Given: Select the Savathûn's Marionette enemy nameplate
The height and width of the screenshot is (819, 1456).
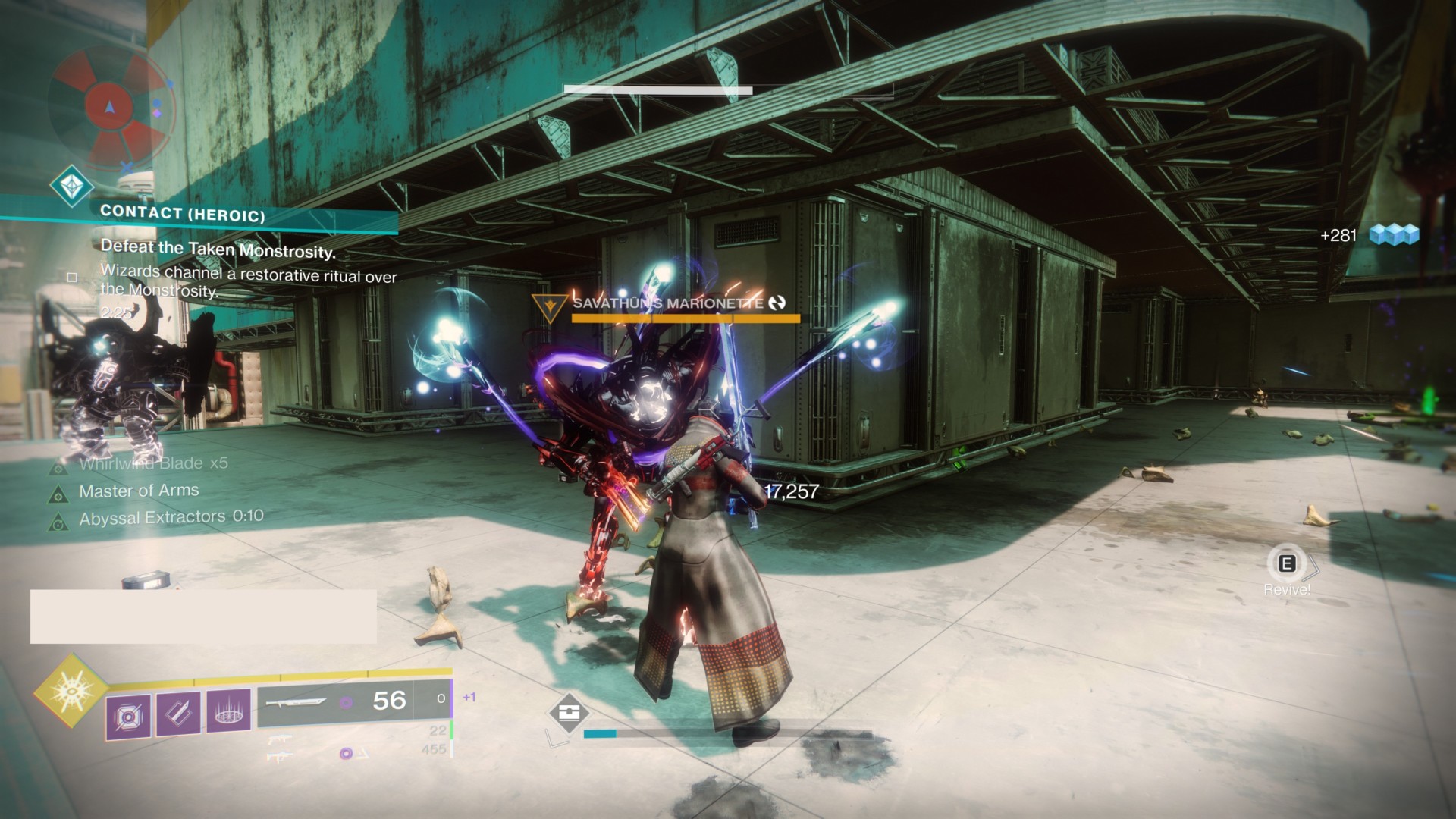Looking at the screenshot, I should click(x=667, y=303).
